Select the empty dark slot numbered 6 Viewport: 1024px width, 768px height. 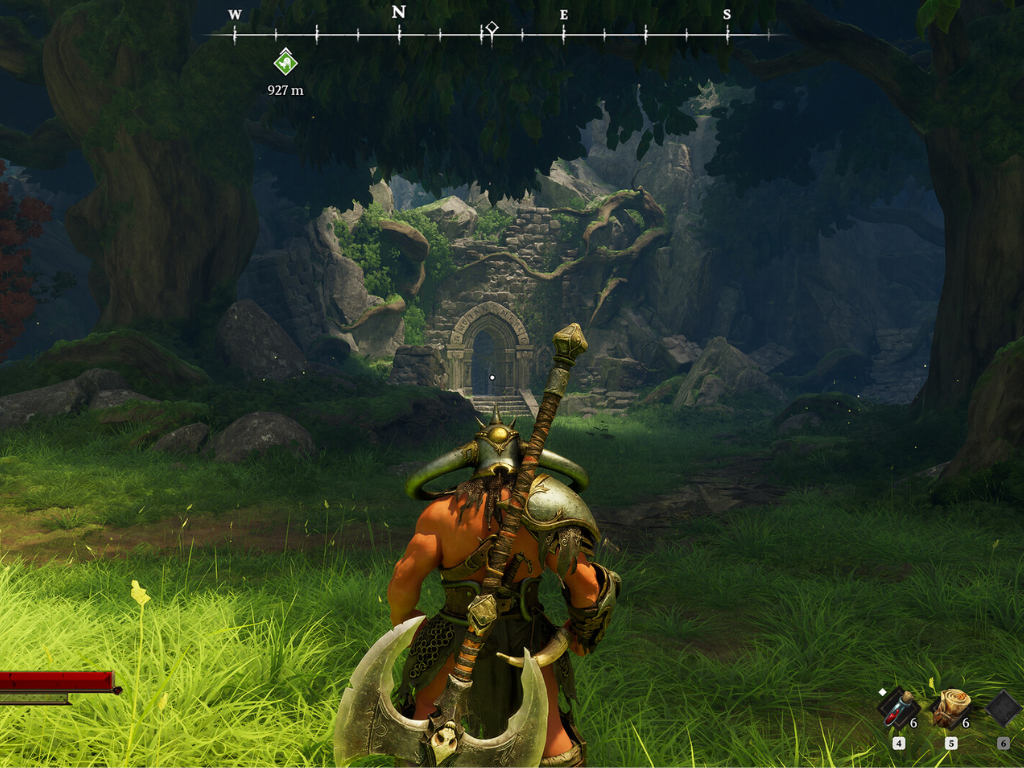pyautogui.click(x=1003, y=708)
